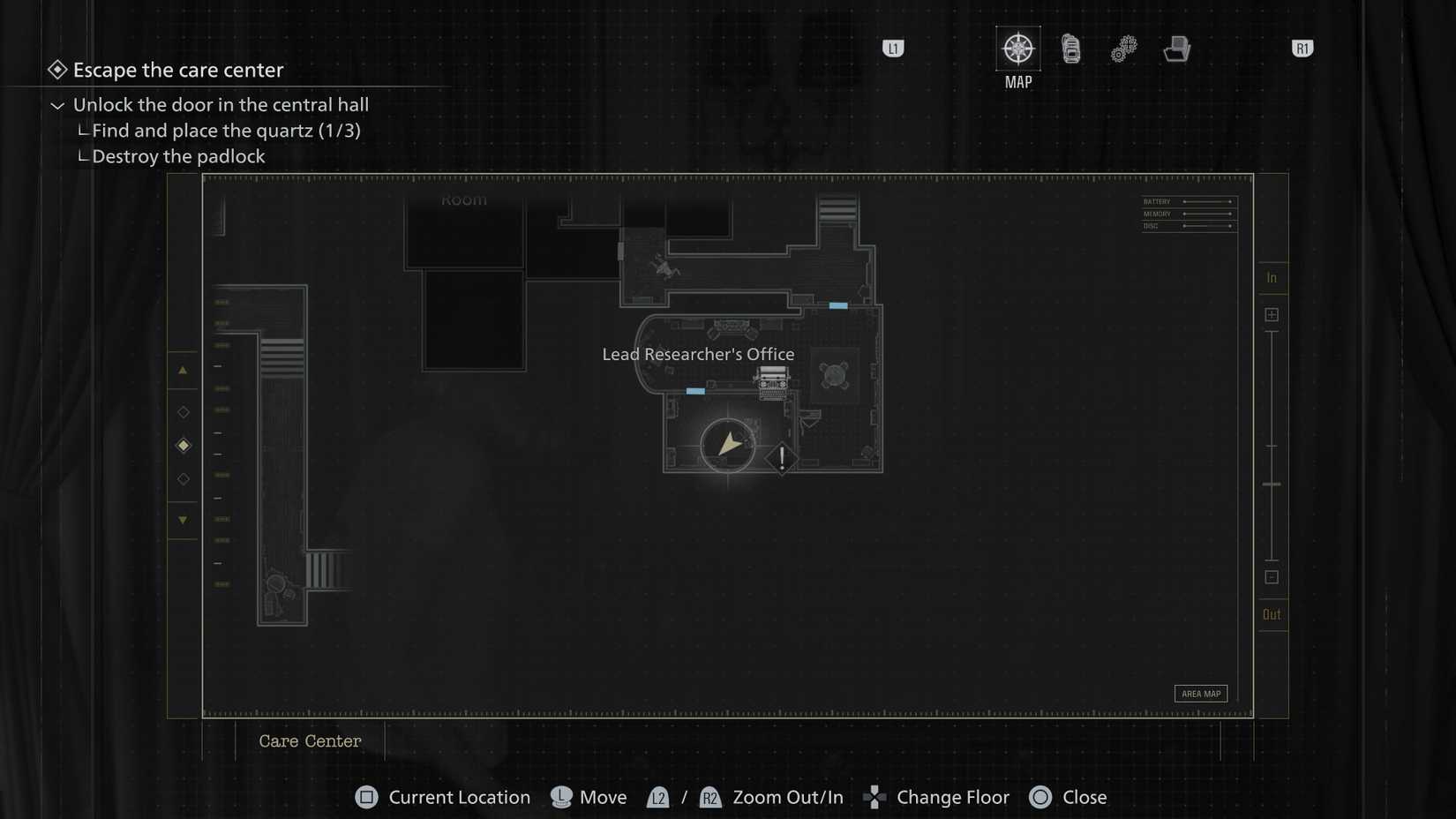Click the up arrow above the floor selector
This screenshot has width=1456, height=819.
pyautogui.click(x=183, y=370)
